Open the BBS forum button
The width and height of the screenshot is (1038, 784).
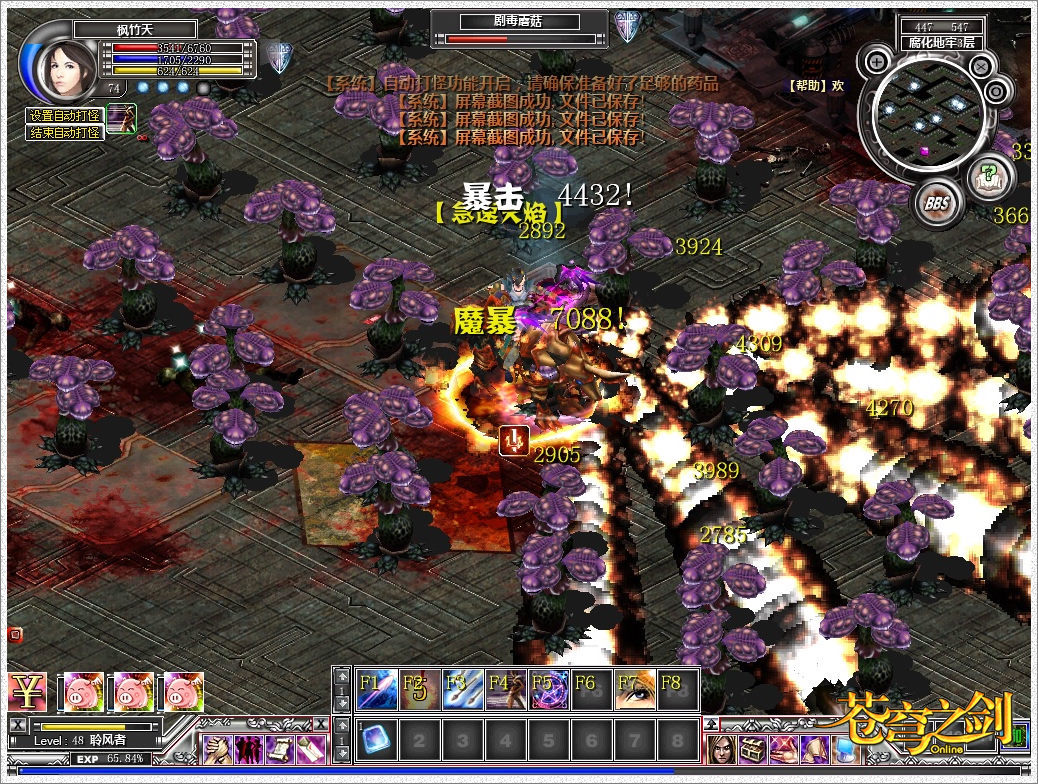(x=937, y=204)
